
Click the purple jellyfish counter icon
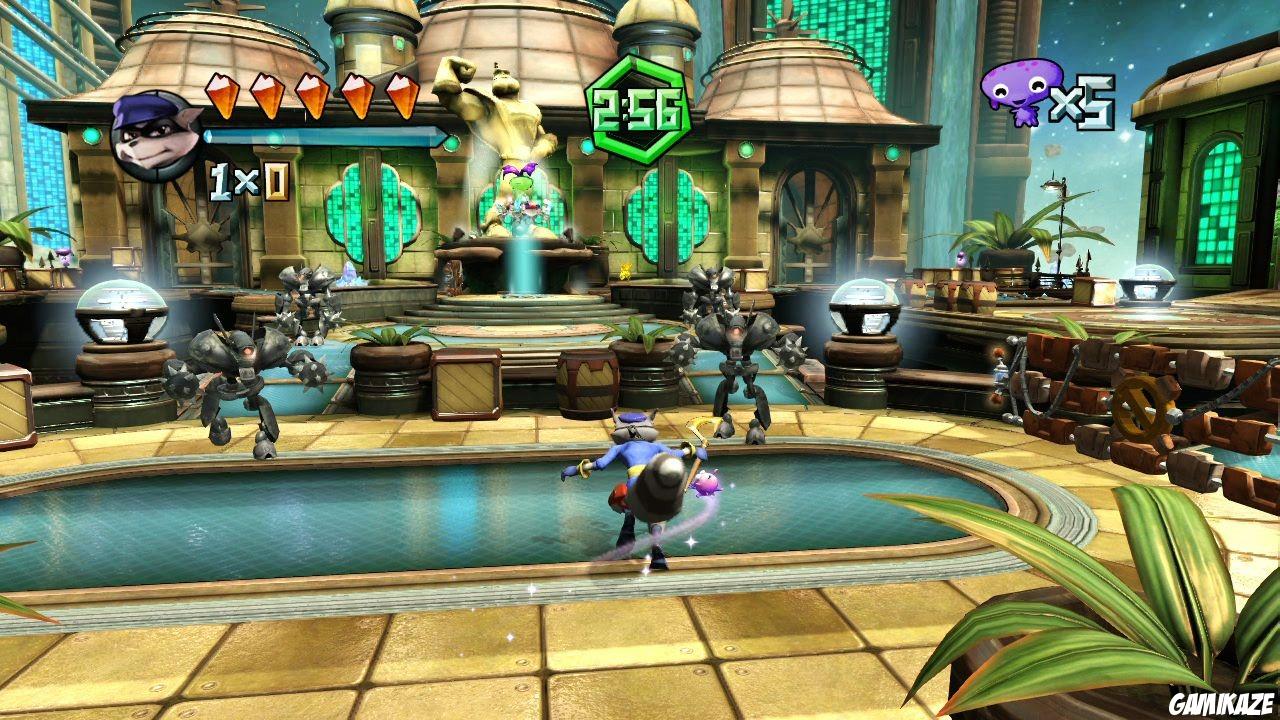pos(1021,95)
